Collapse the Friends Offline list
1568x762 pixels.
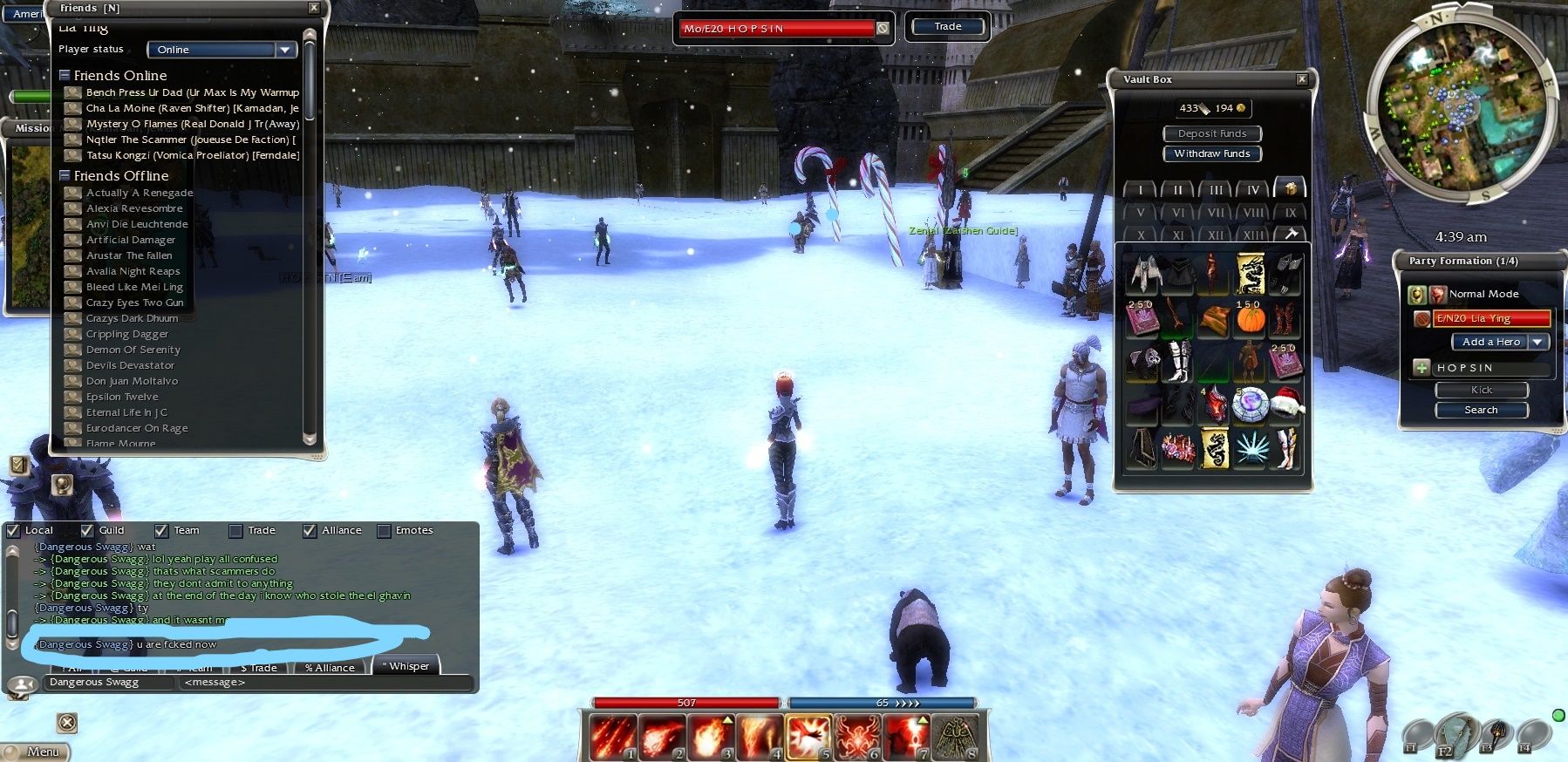pos(65,176)
